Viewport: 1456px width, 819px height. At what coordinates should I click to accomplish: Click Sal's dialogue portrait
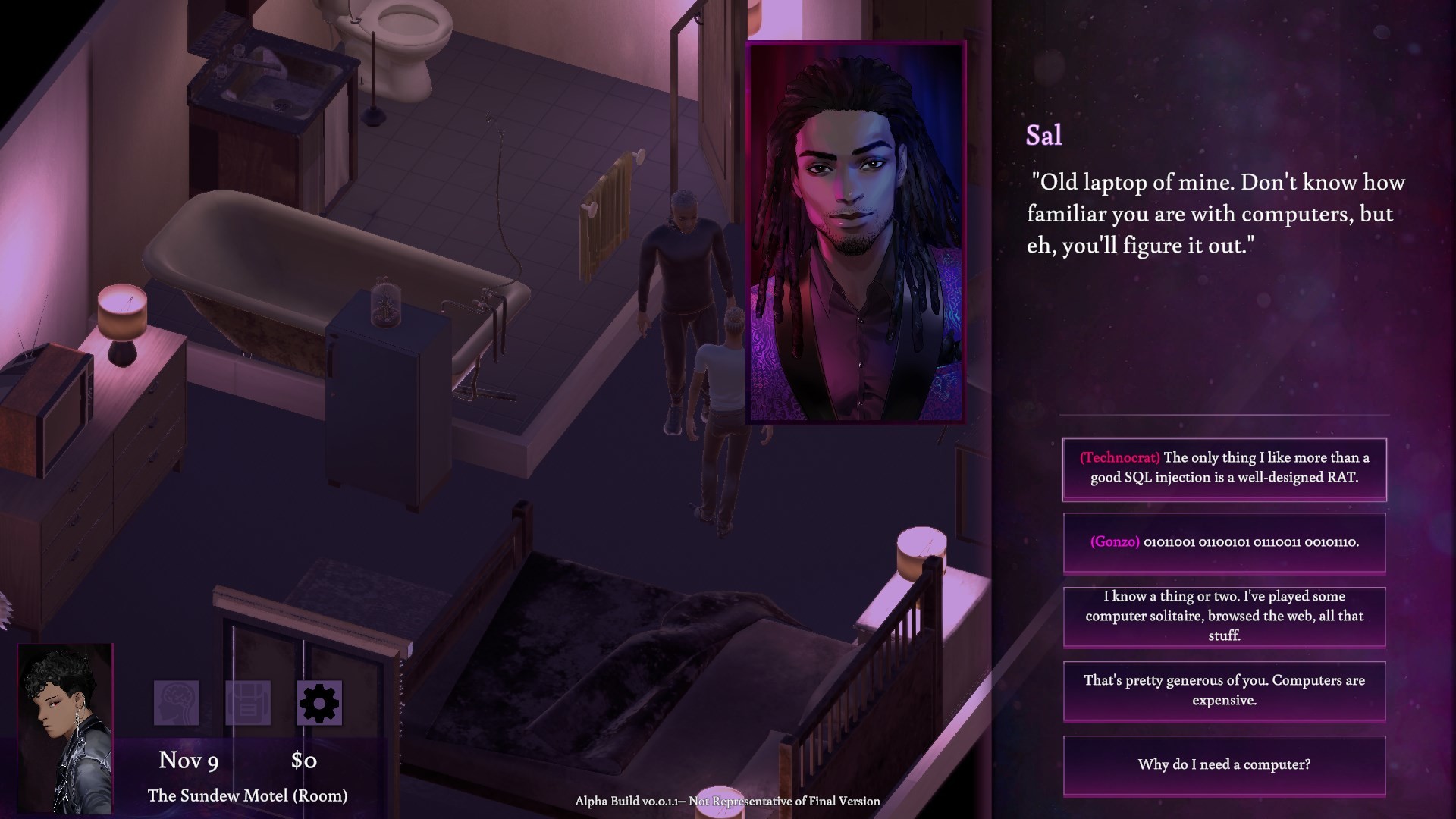855,232
